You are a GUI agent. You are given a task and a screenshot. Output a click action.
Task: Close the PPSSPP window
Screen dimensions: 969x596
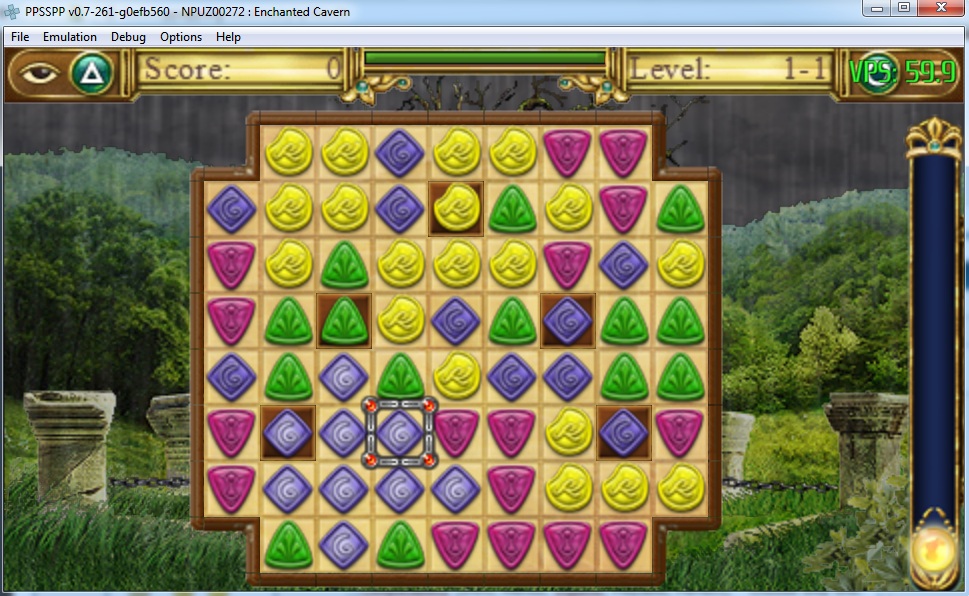(939, 9)
